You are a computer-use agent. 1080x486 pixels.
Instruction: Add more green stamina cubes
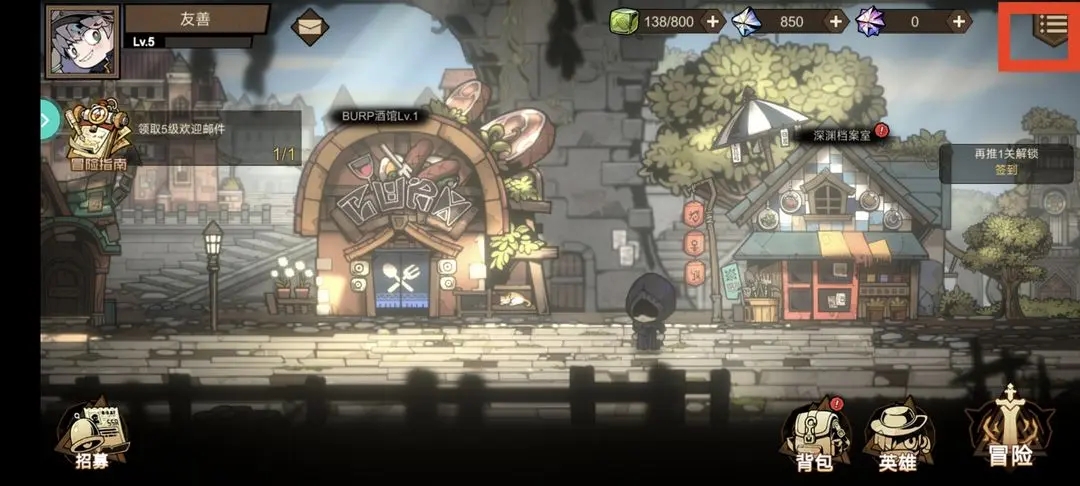tap(712, 21)
